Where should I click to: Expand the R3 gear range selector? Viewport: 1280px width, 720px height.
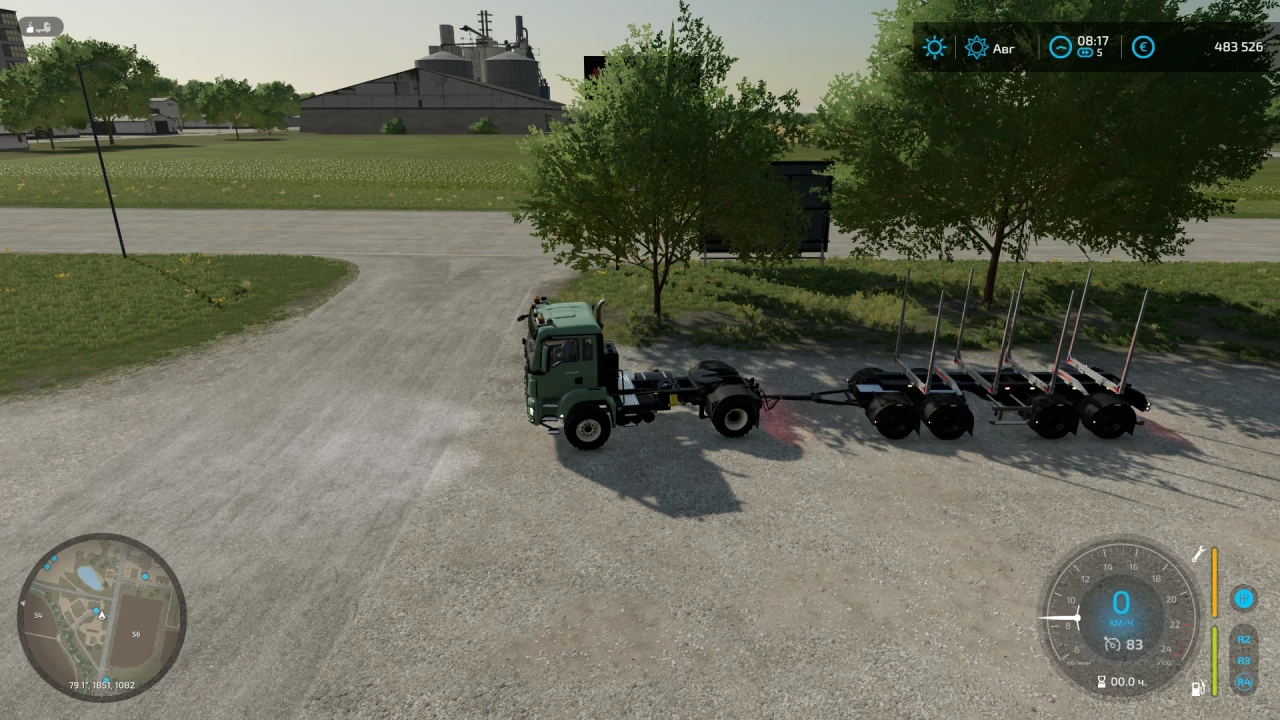coord(1244,661)
